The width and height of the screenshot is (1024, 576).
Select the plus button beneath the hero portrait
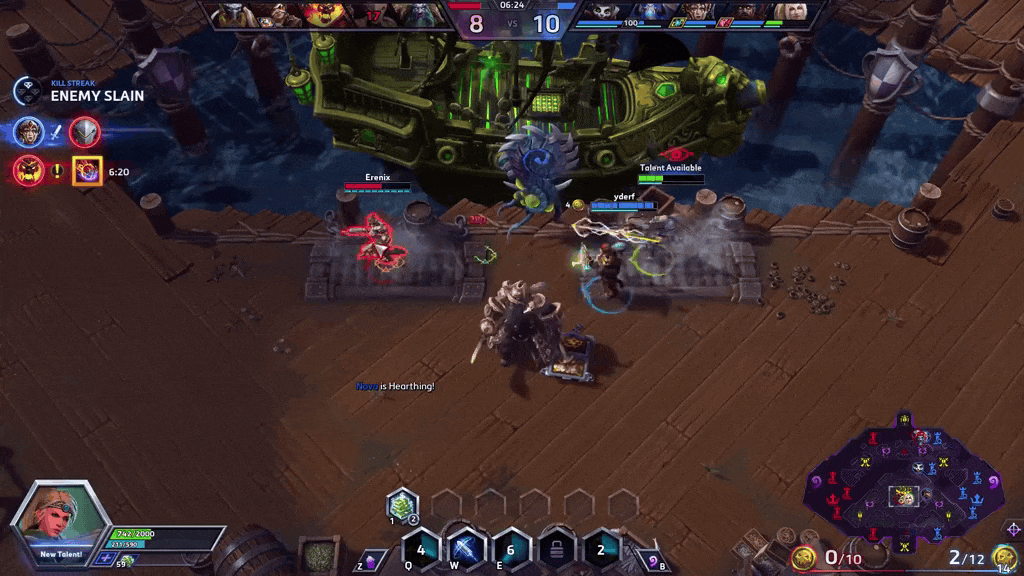[x=104, y=558]
